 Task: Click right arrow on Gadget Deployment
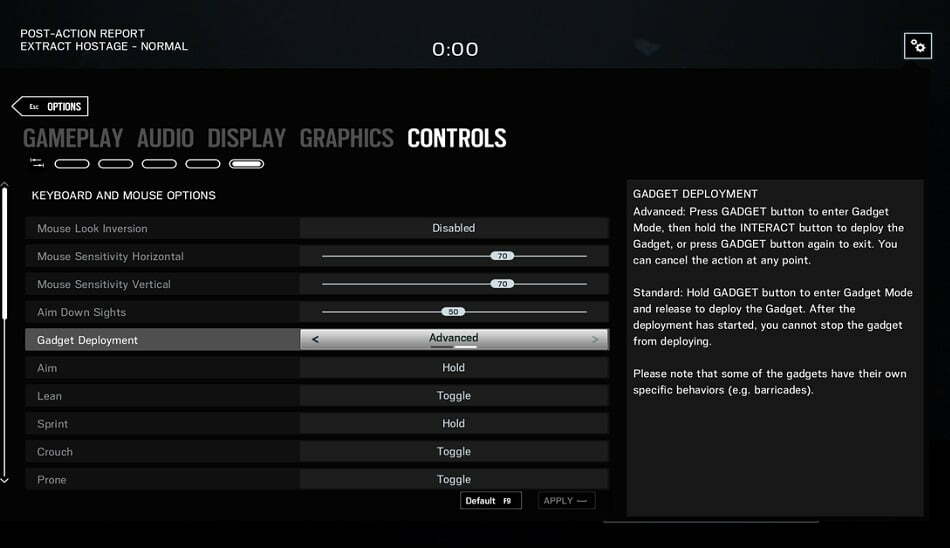tap(595, 340)
